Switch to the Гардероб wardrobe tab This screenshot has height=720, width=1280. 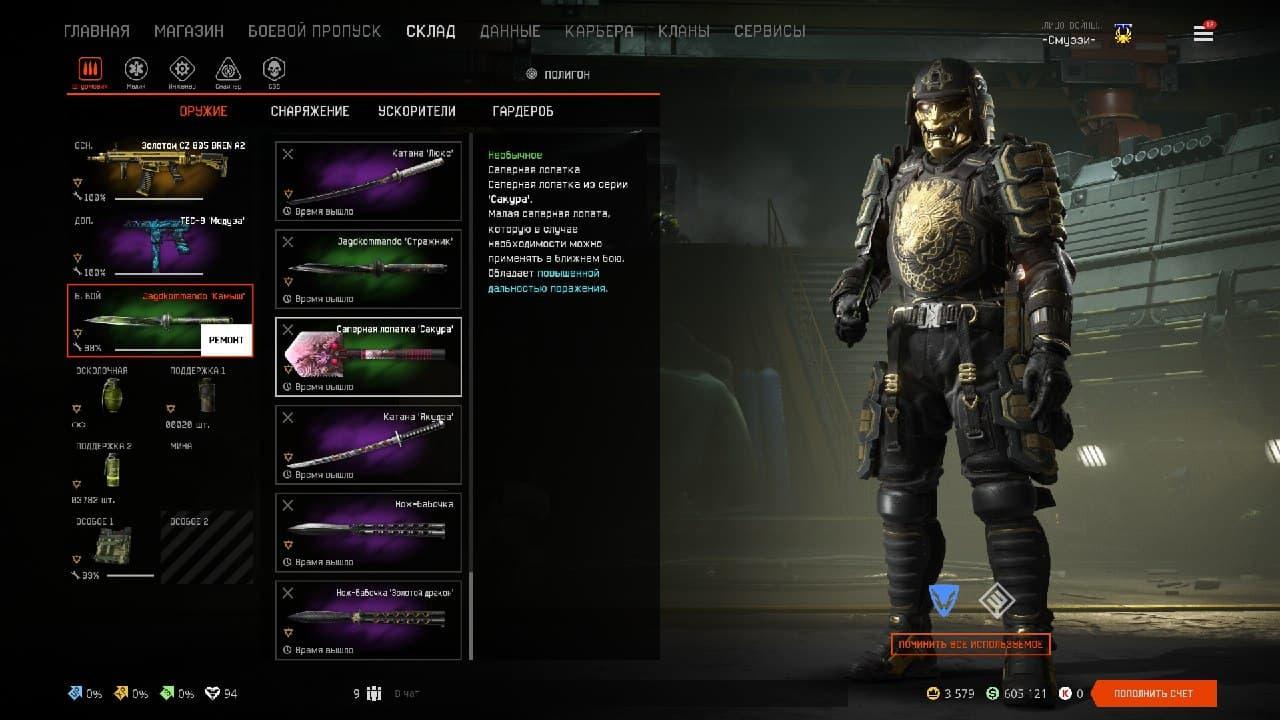click(523, 111)
